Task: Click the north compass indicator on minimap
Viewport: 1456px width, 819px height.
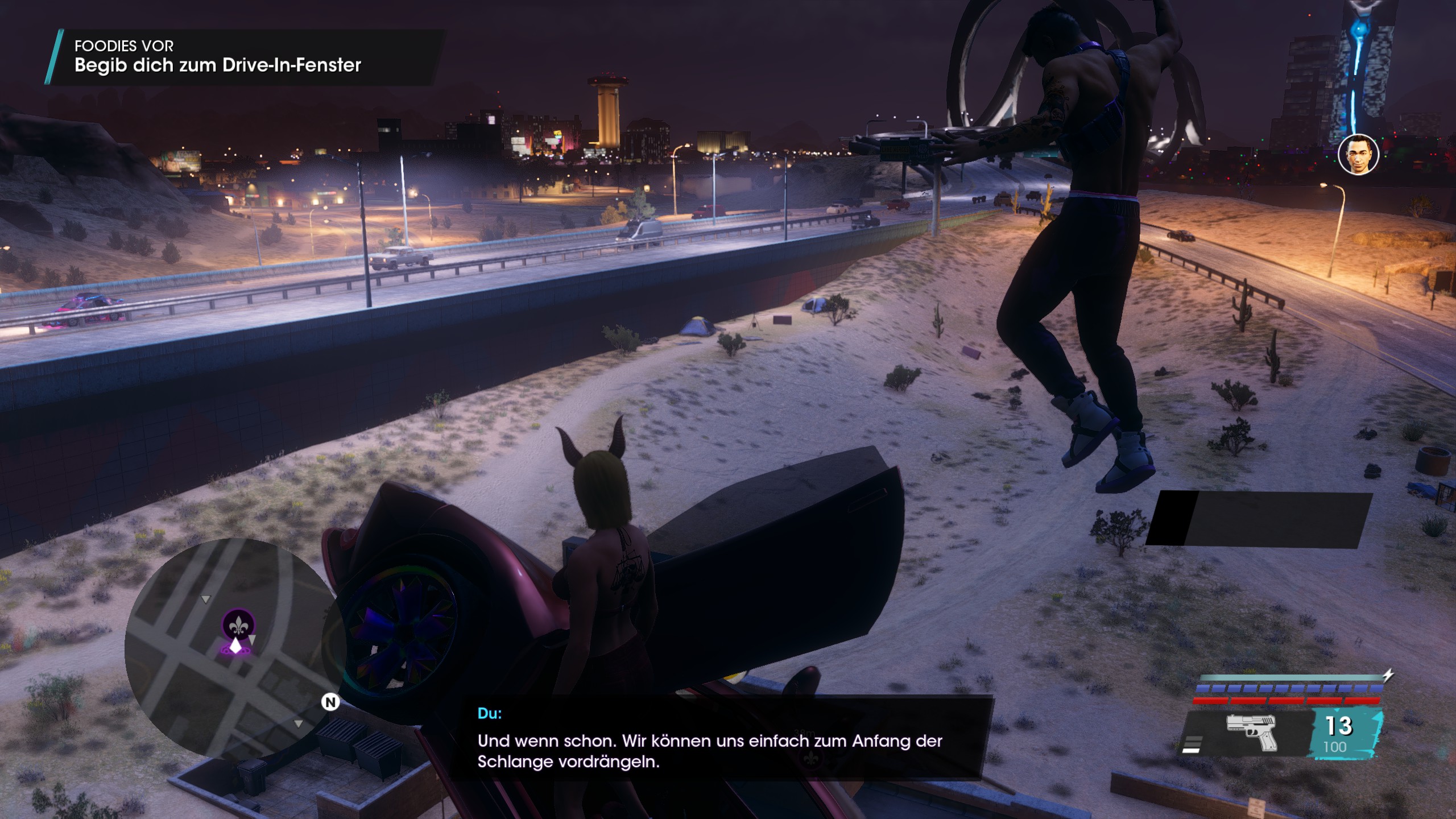Action: [330, 702]
